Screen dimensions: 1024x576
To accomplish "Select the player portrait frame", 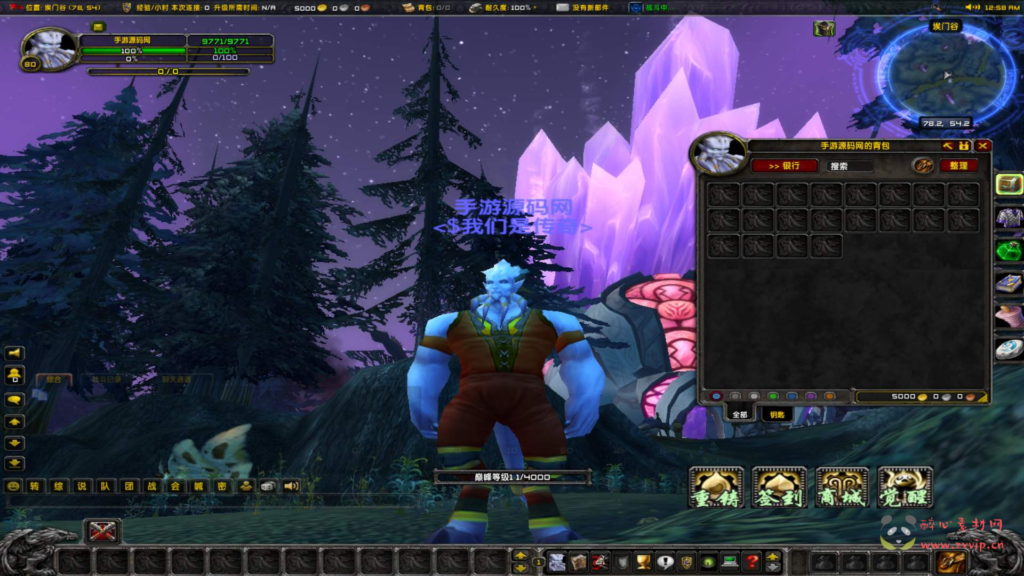I will coord(48,48).
